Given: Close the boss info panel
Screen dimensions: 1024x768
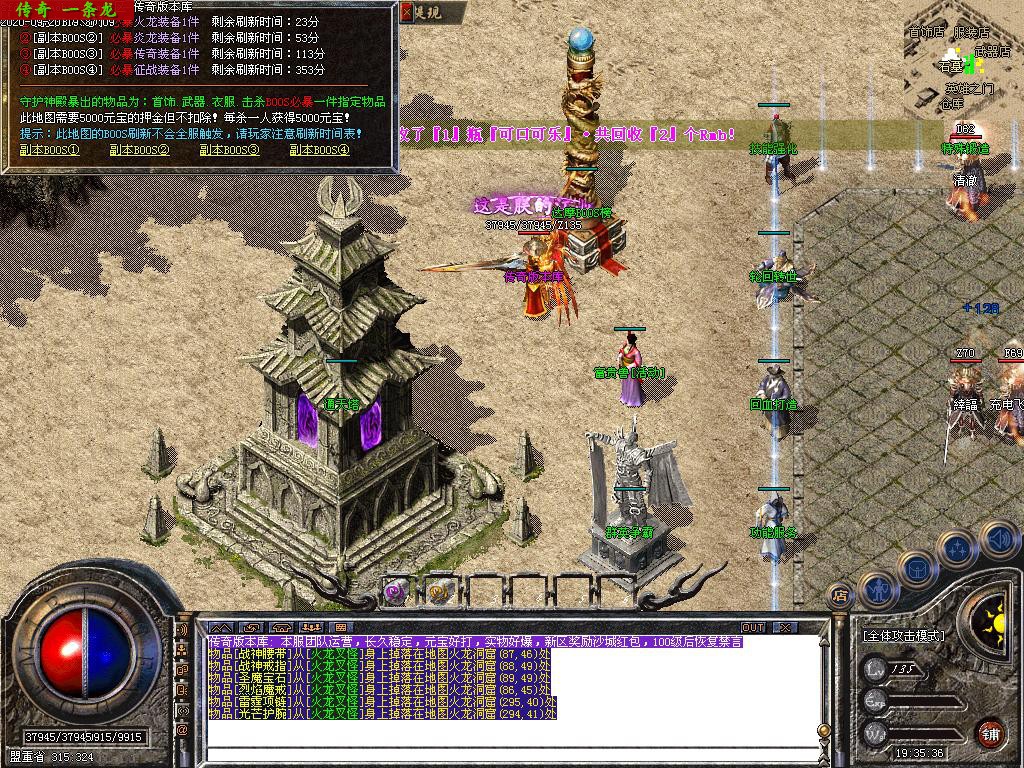Looking at the screenshot, I should pyautogui.click(x=406, y=13).
